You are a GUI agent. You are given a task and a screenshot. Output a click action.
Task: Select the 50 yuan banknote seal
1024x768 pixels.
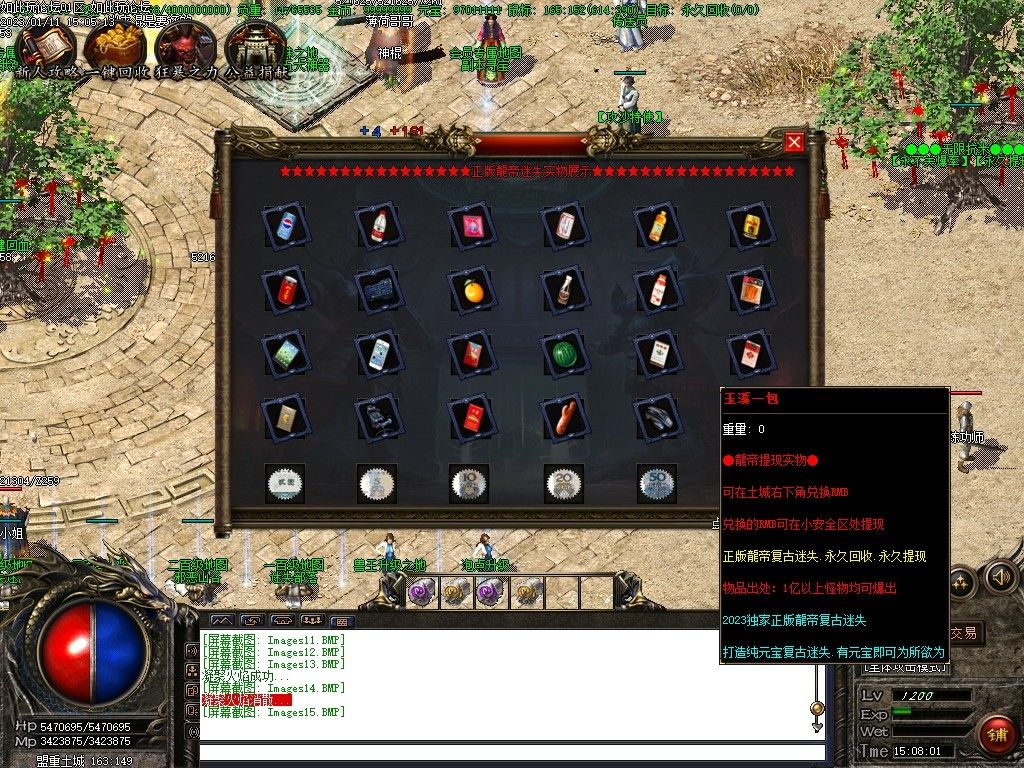[657, 483]
